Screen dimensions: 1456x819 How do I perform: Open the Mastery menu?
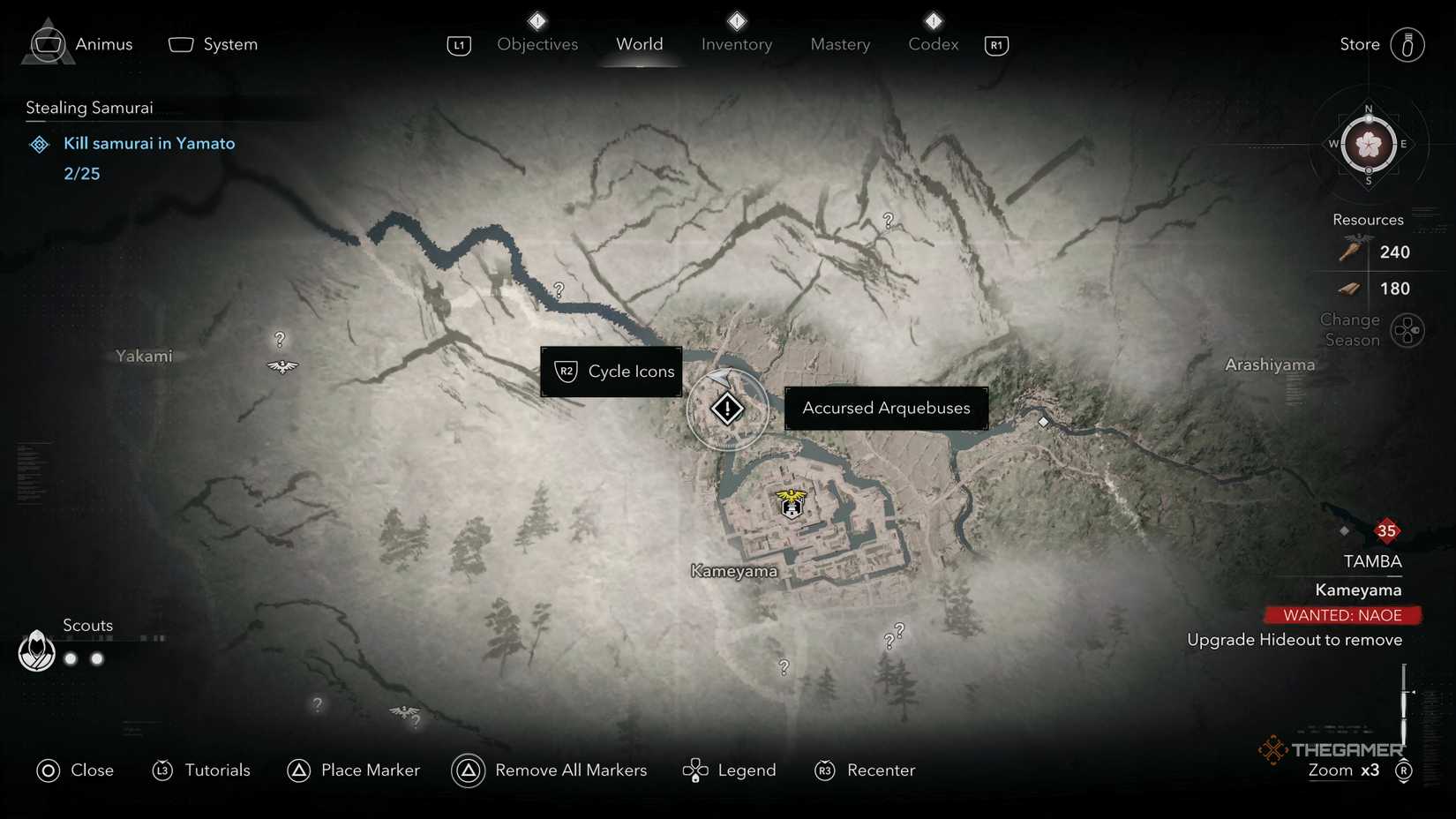839,44
